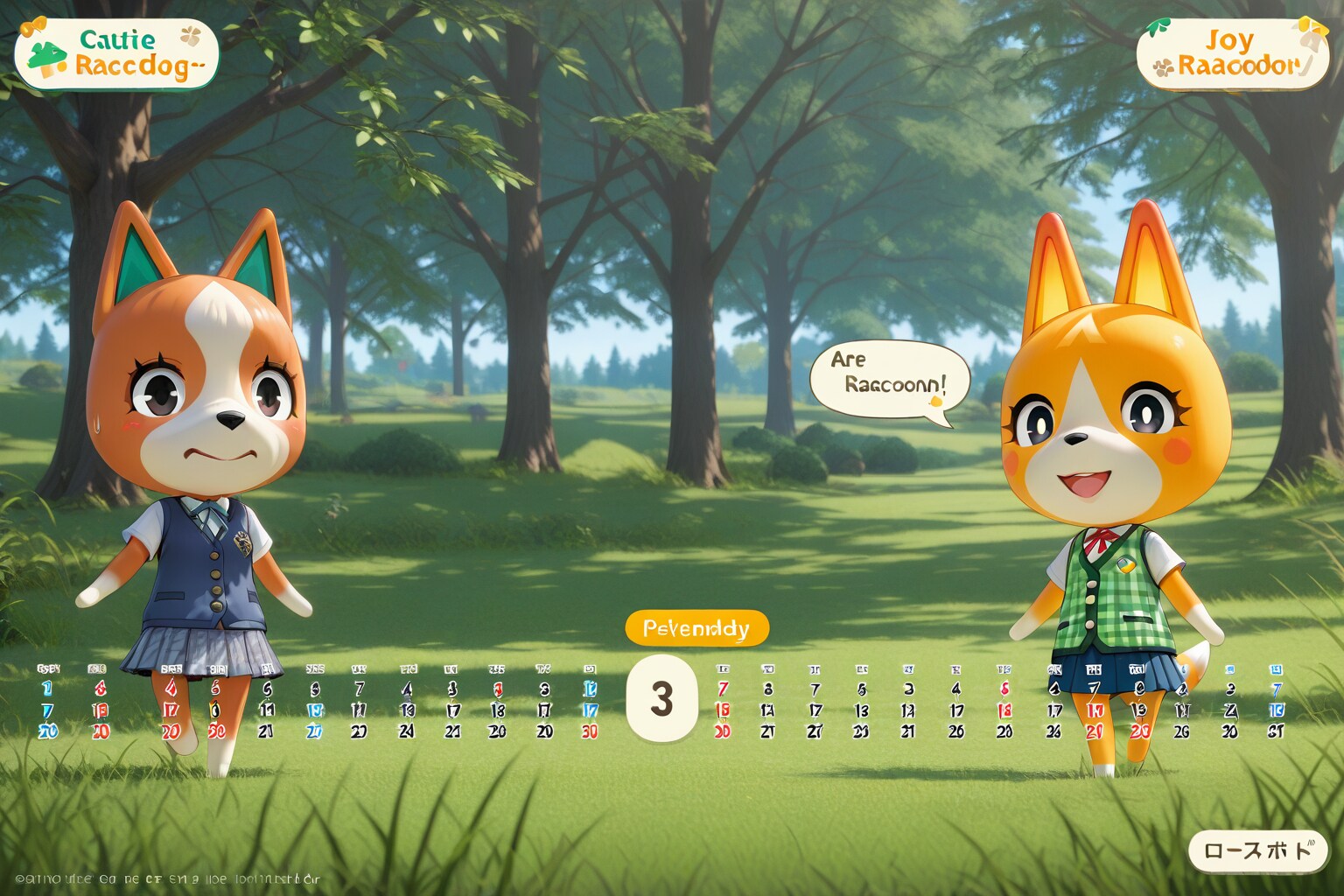Activate the Japanese text button
Viewport: 1344px width, 896px height.
point(1257,850)
